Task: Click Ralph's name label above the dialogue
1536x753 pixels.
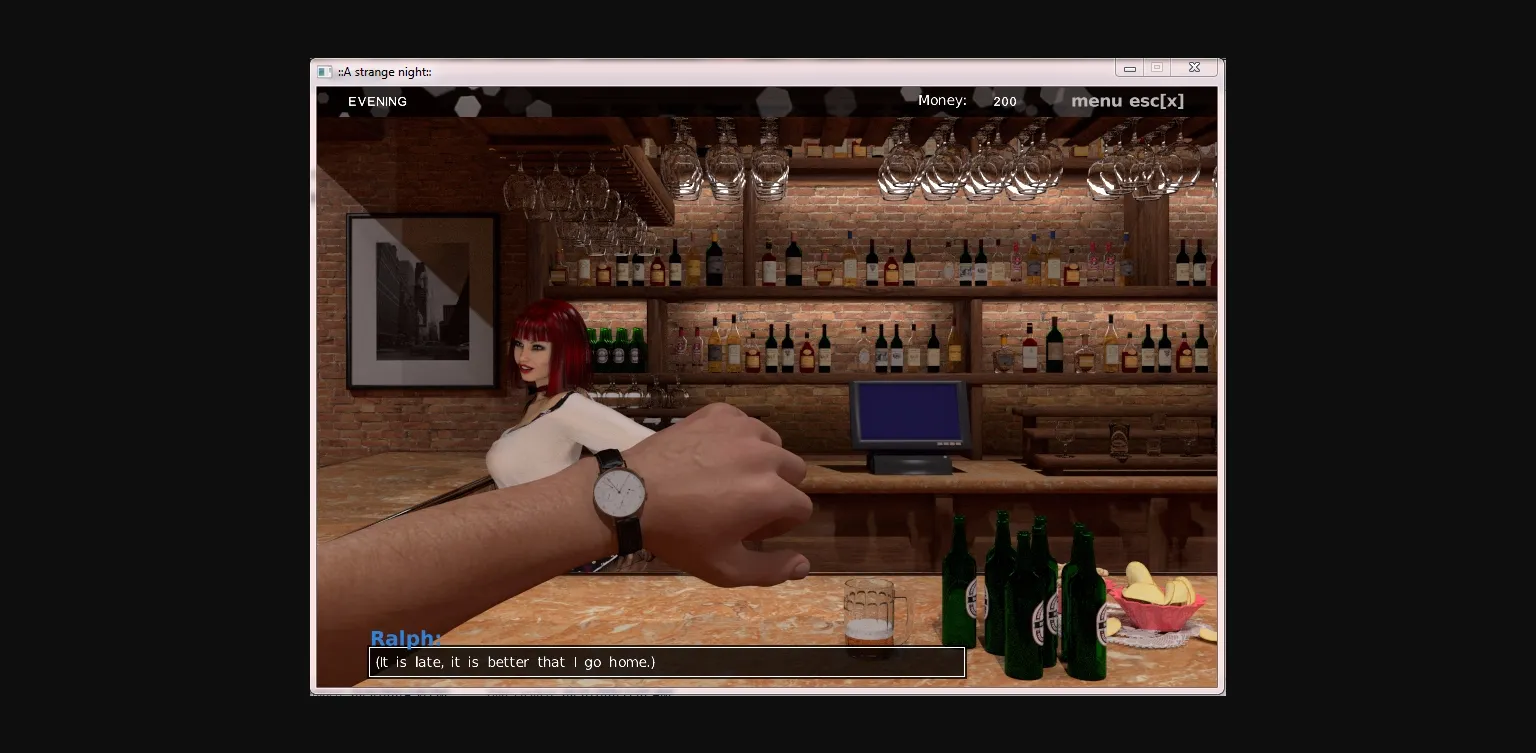Action: pyautogui.click(x=404, y=638)
